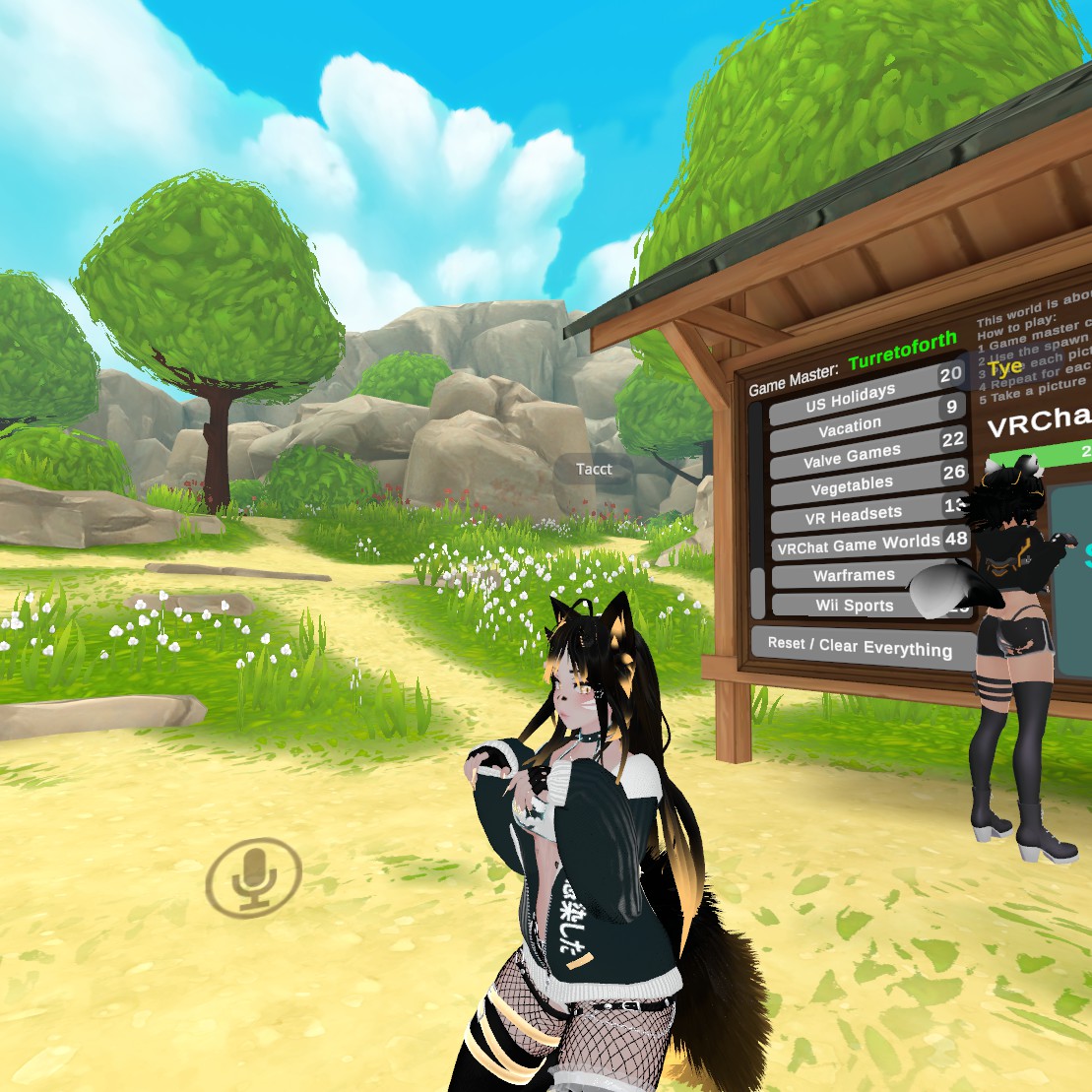Choose the Wii Sports category
Screen dimensions: 1092x1092
pos(854,606)
